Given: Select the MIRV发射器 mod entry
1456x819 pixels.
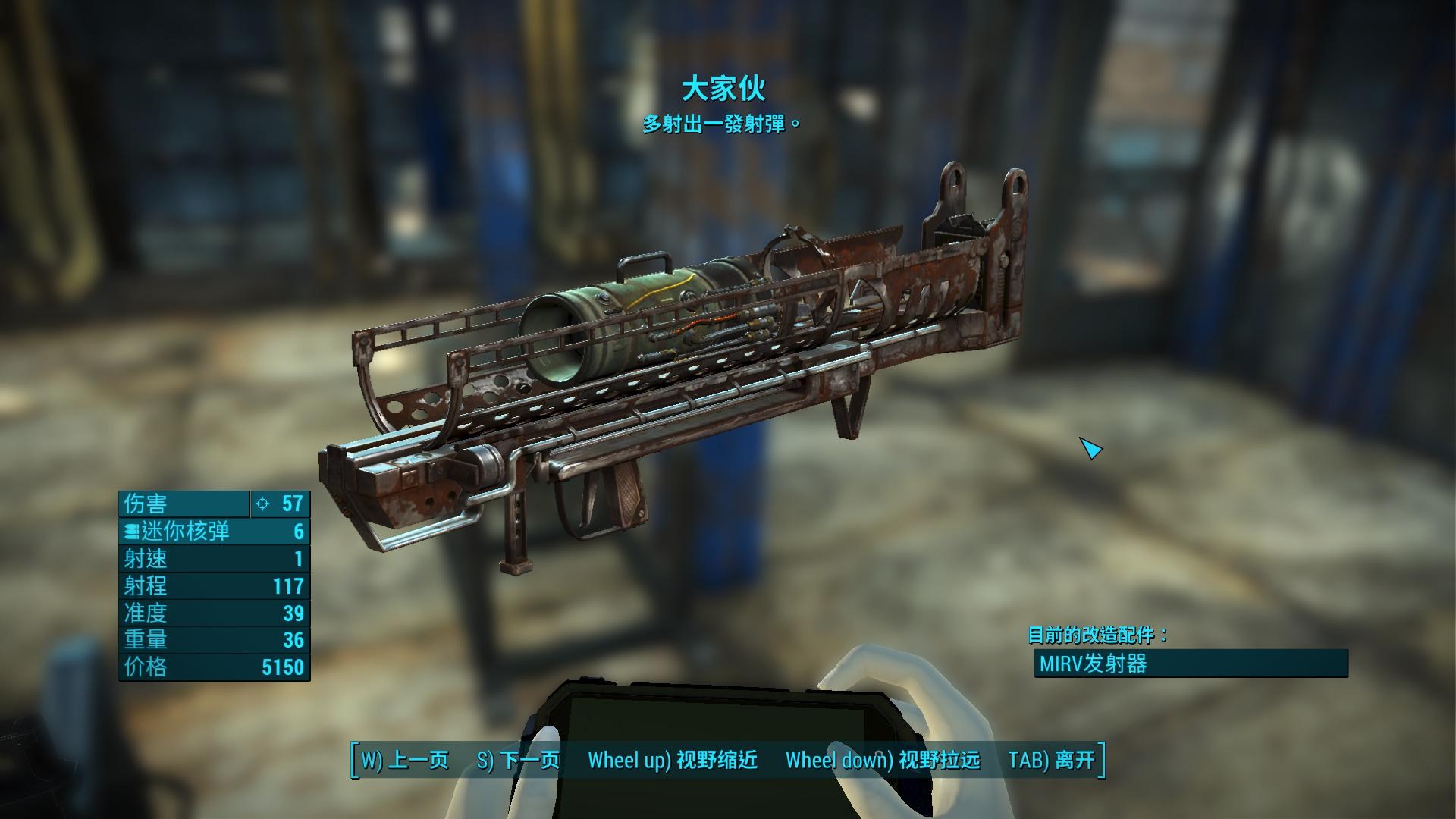Looking at the screenshot, I should 1191,664.
